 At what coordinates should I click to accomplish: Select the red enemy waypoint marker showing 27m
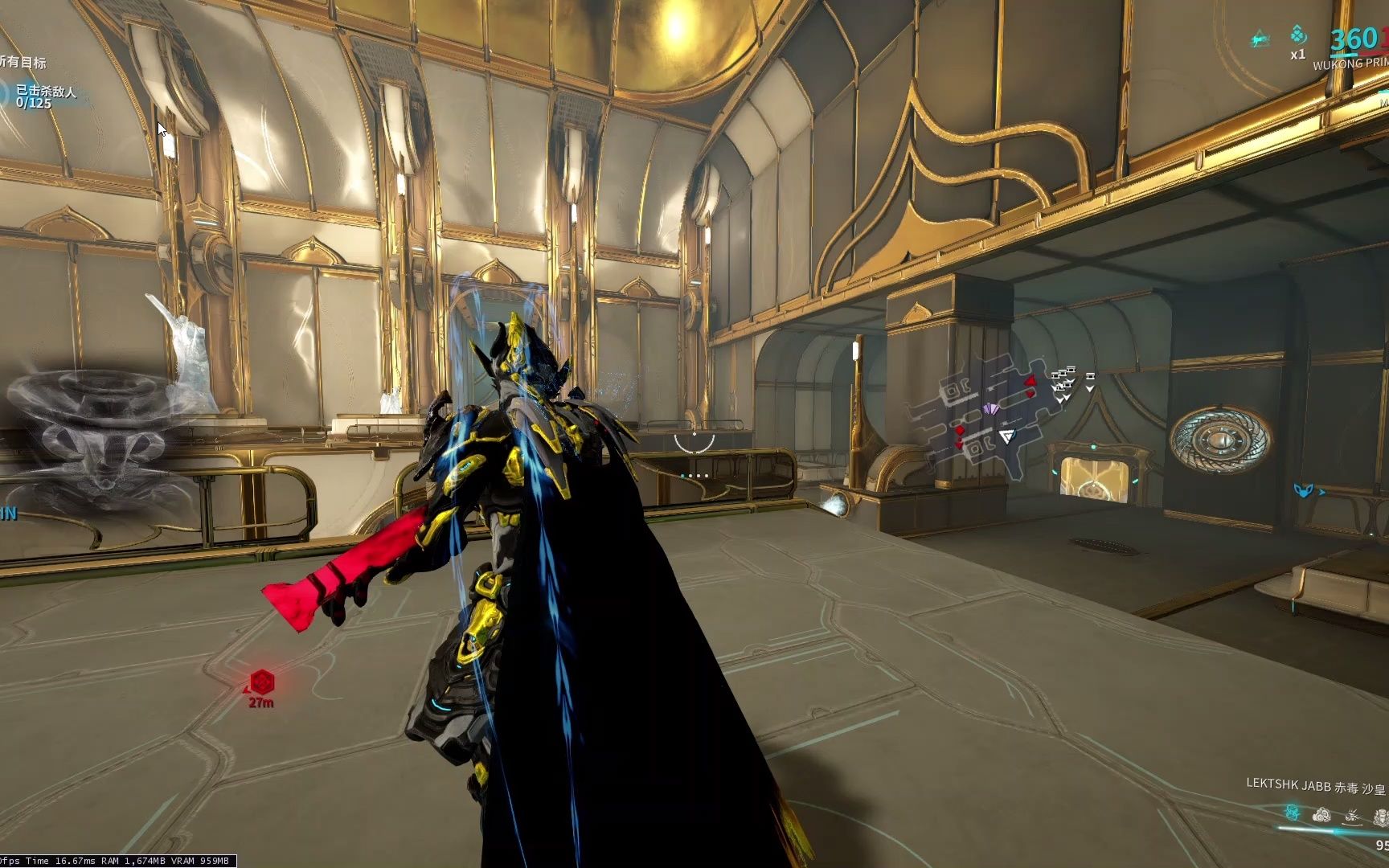(x=262, y=683)
